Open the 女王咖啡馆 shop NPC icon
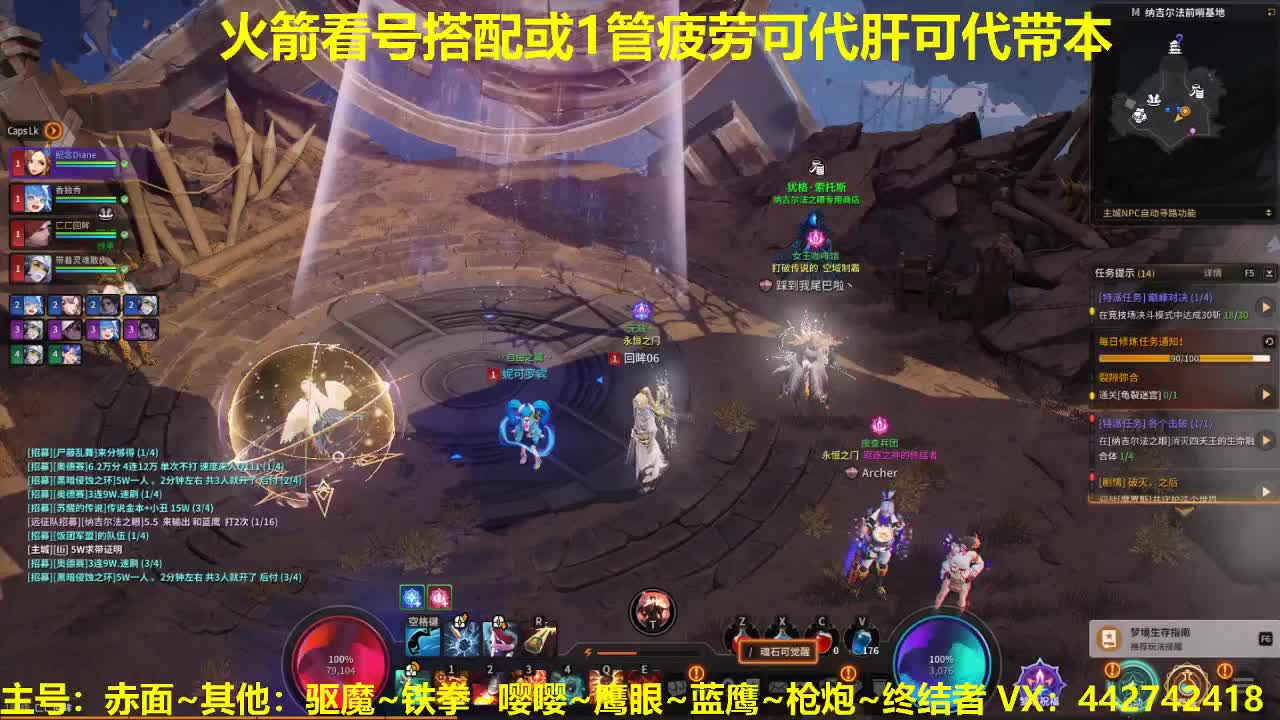This screenshot has height=720, width=1280. [815, 238]
